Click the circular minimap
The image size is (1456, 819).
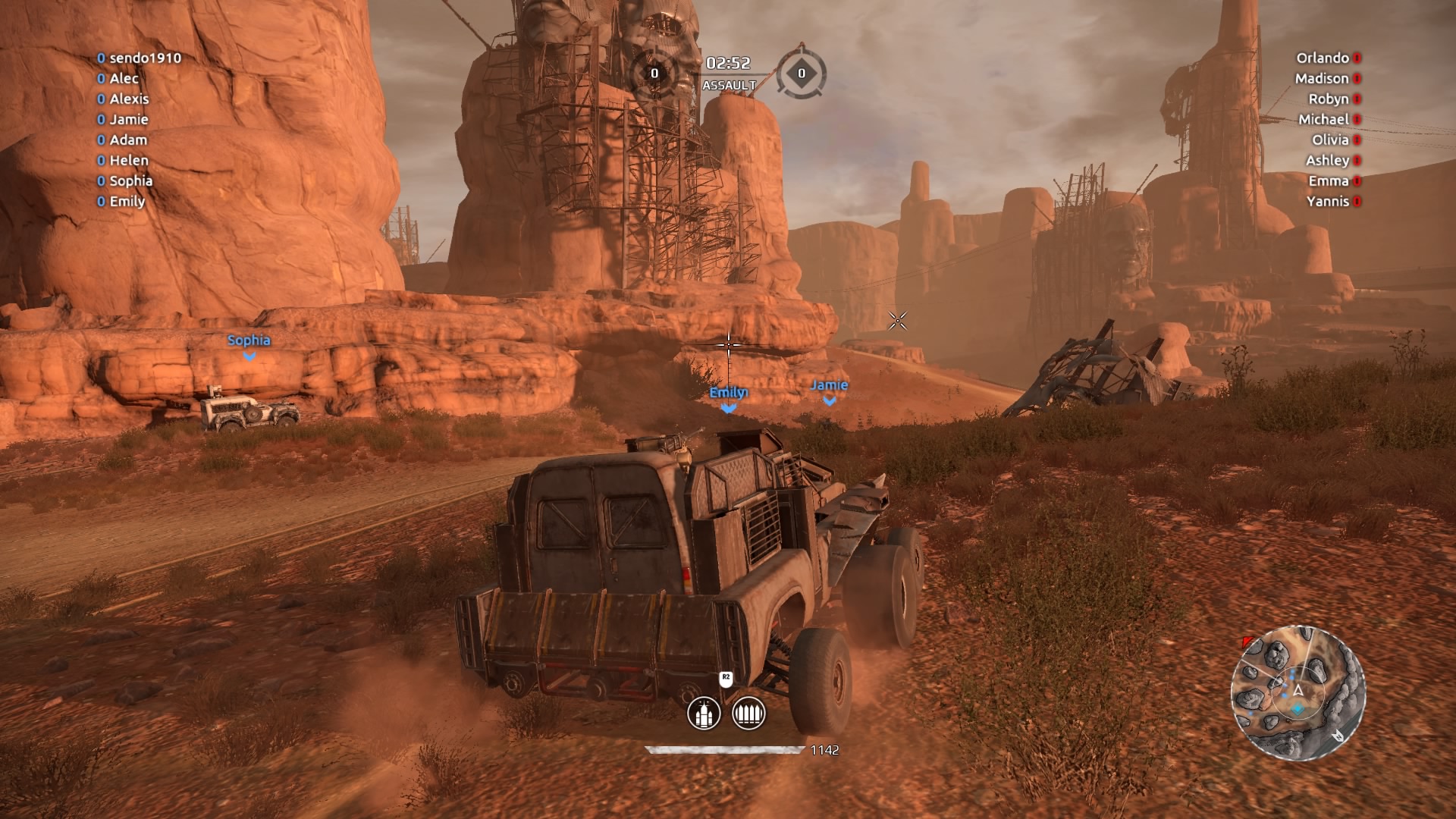click(1298, 692)
